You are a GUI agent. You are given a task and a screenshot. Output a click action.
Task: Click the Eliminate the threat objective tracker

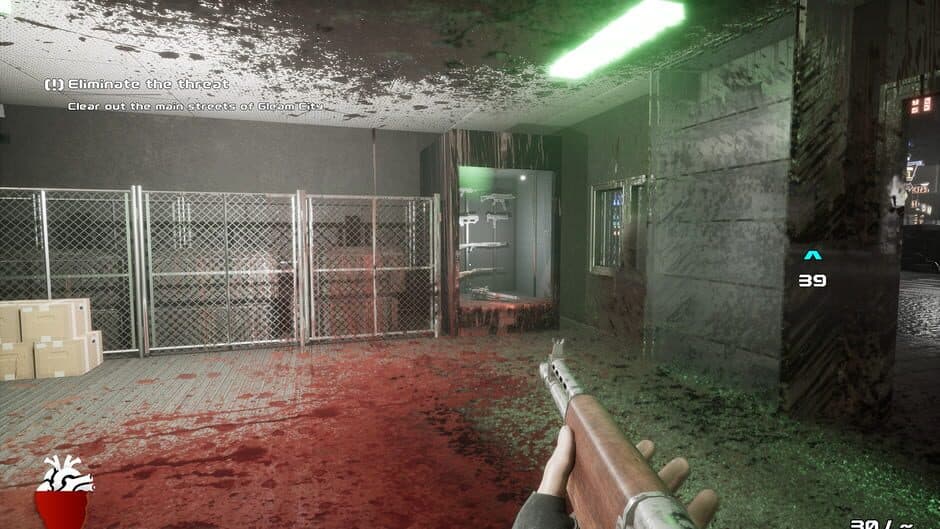(138, 85)
